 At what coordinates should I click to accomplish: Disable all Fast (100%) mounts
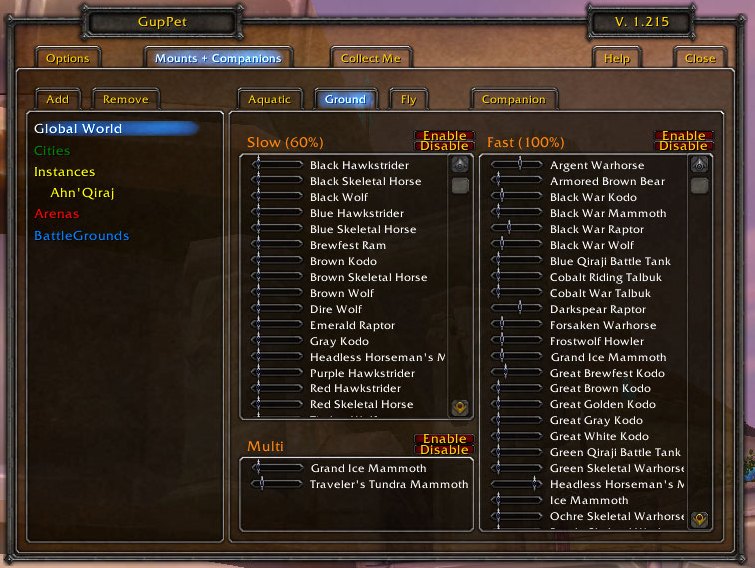click(x=684, y=146)
